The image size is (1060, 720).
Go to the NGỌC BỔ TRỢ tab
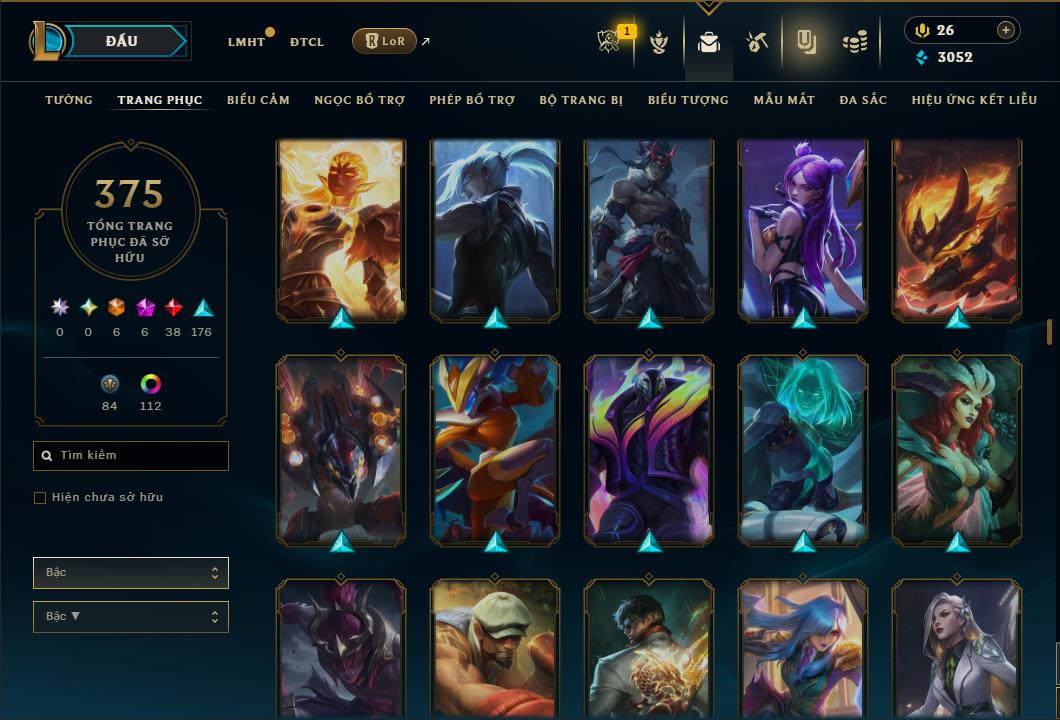pyautogui.click(x=359, y=100)
